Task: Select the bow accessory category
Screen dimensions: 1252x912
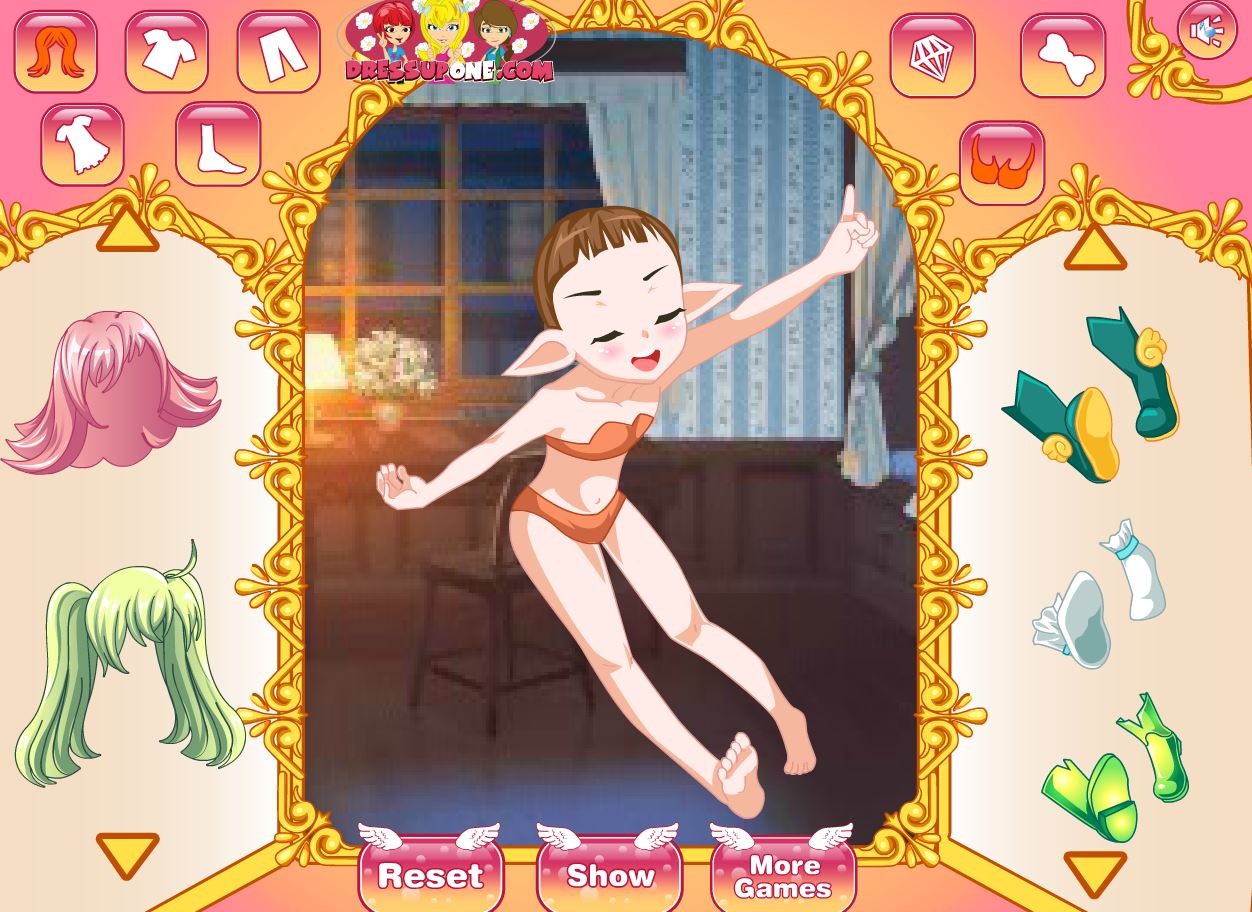Action: click(1062, 56)
